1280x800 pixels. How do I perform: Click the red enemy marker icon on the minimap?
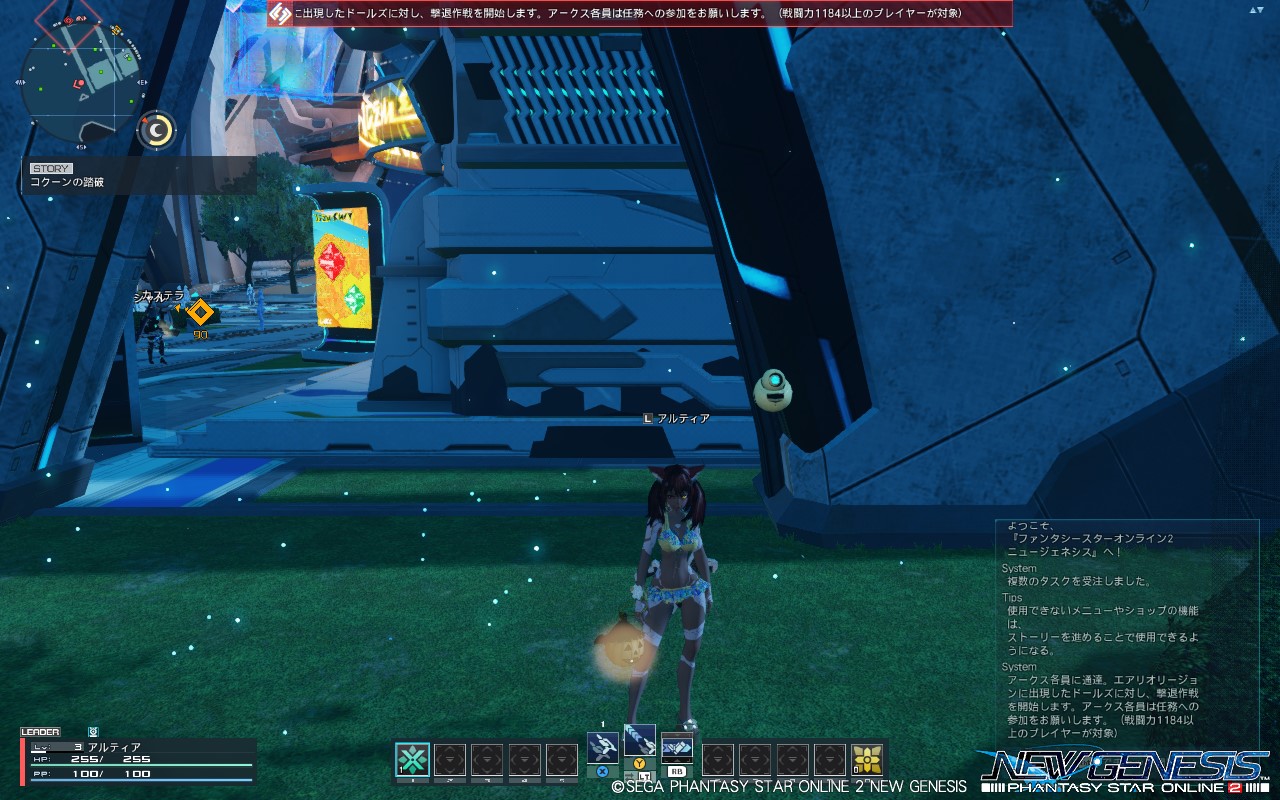pyautogui.click(x=68, y=20)
